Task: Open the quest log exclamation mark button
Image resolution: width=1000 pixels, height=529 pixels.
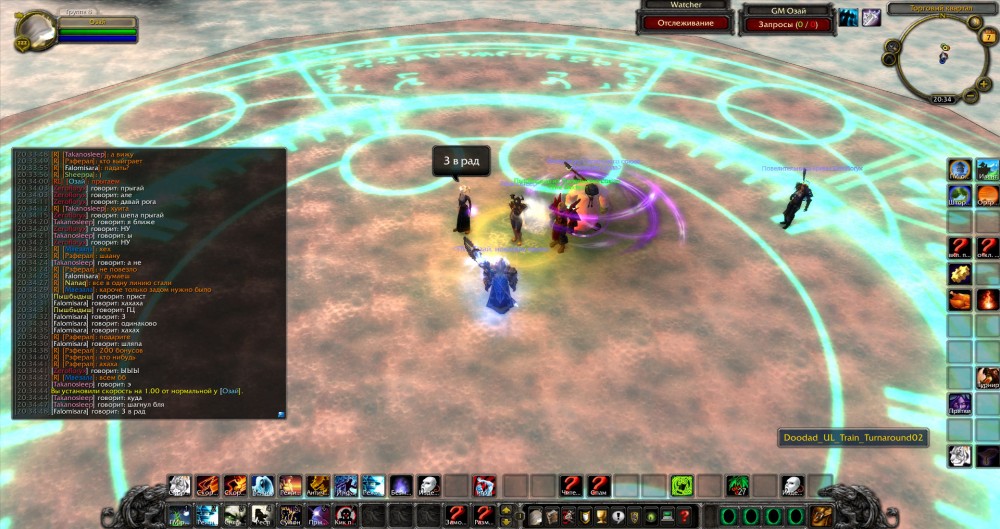Action: [x=619, y=514]
